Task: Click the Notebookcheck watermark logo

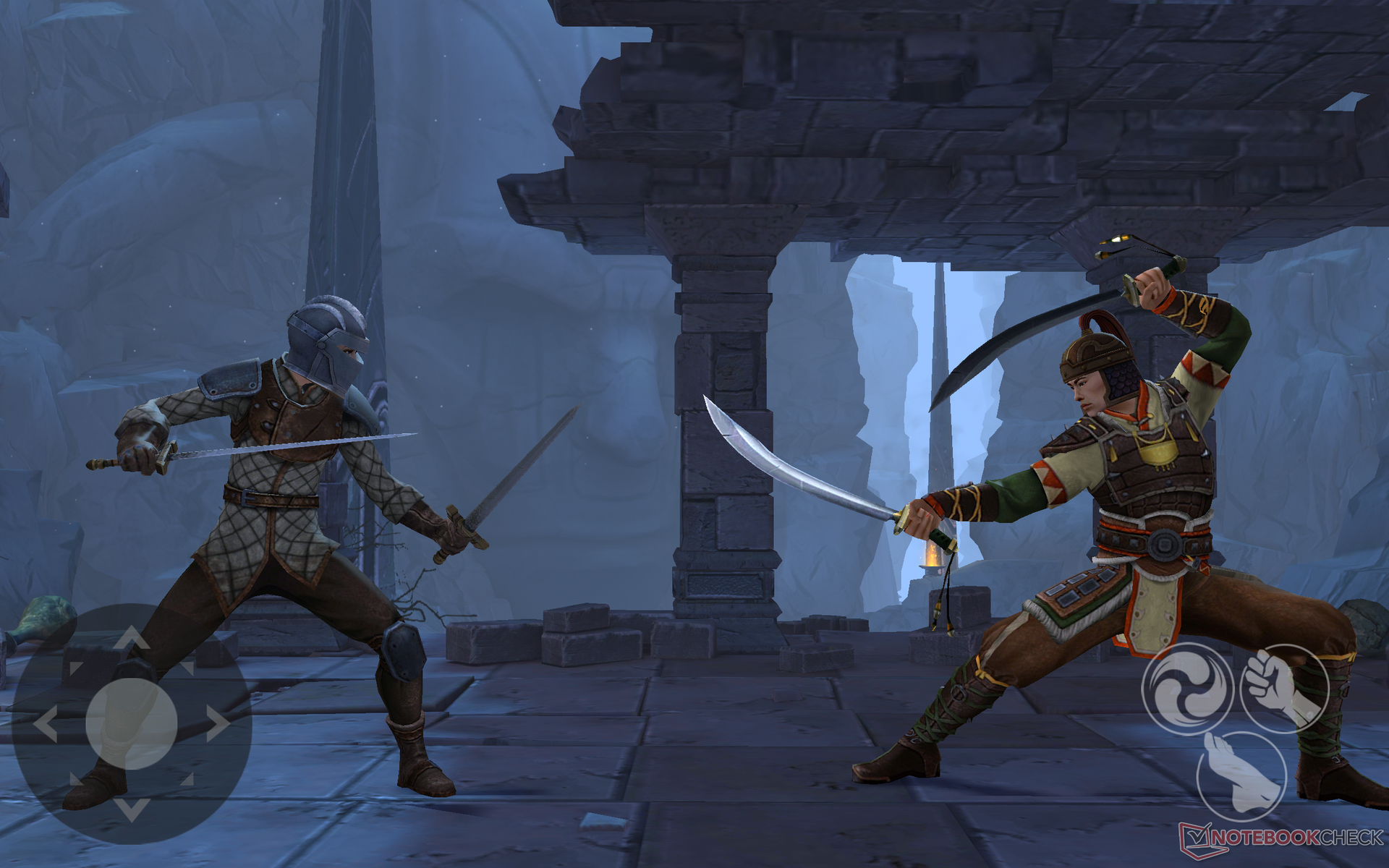Action: 1281,839
